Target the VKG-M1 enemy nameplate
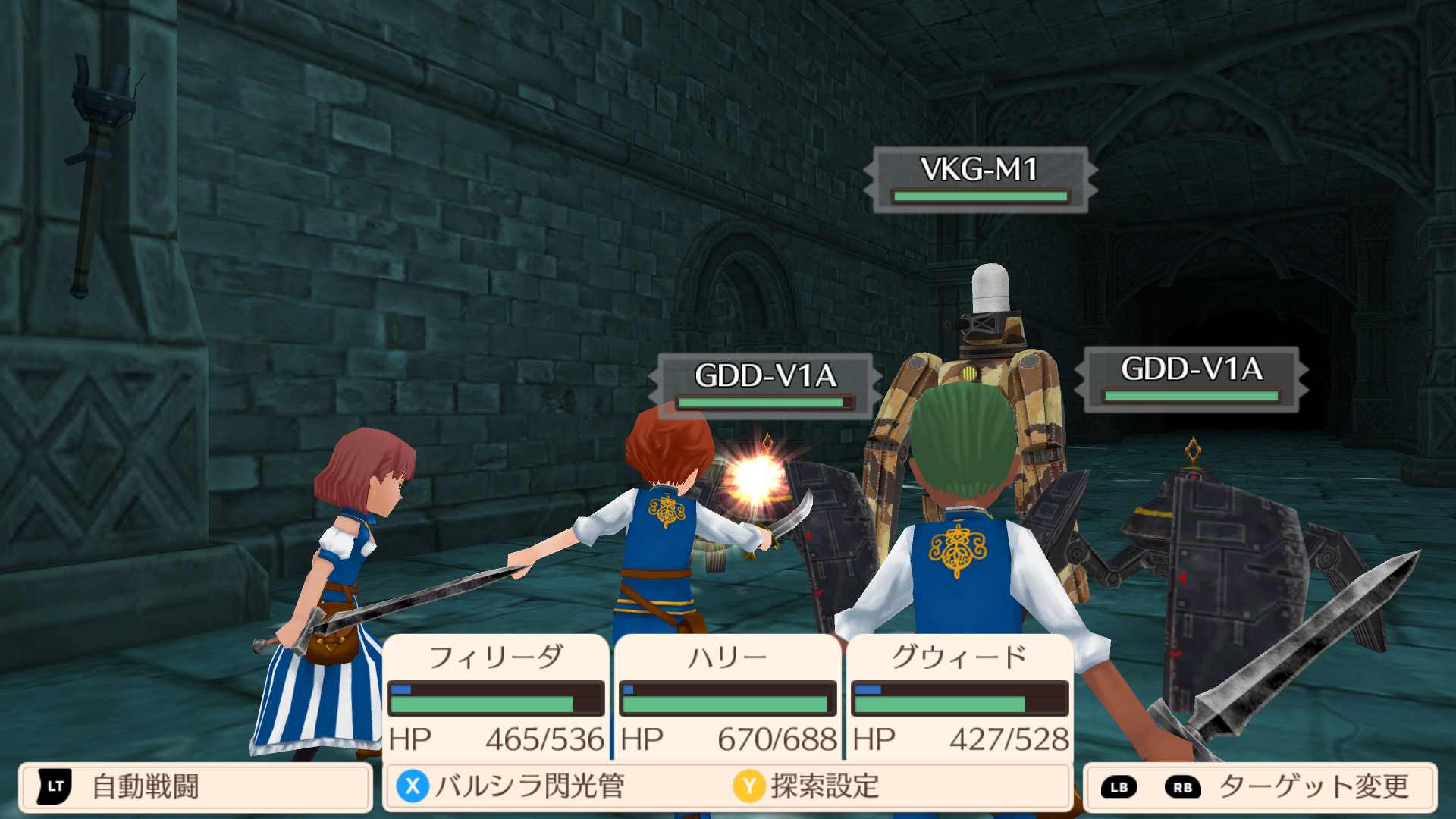The width and height of the screenshot is (1456, 819). coord(980,179)
